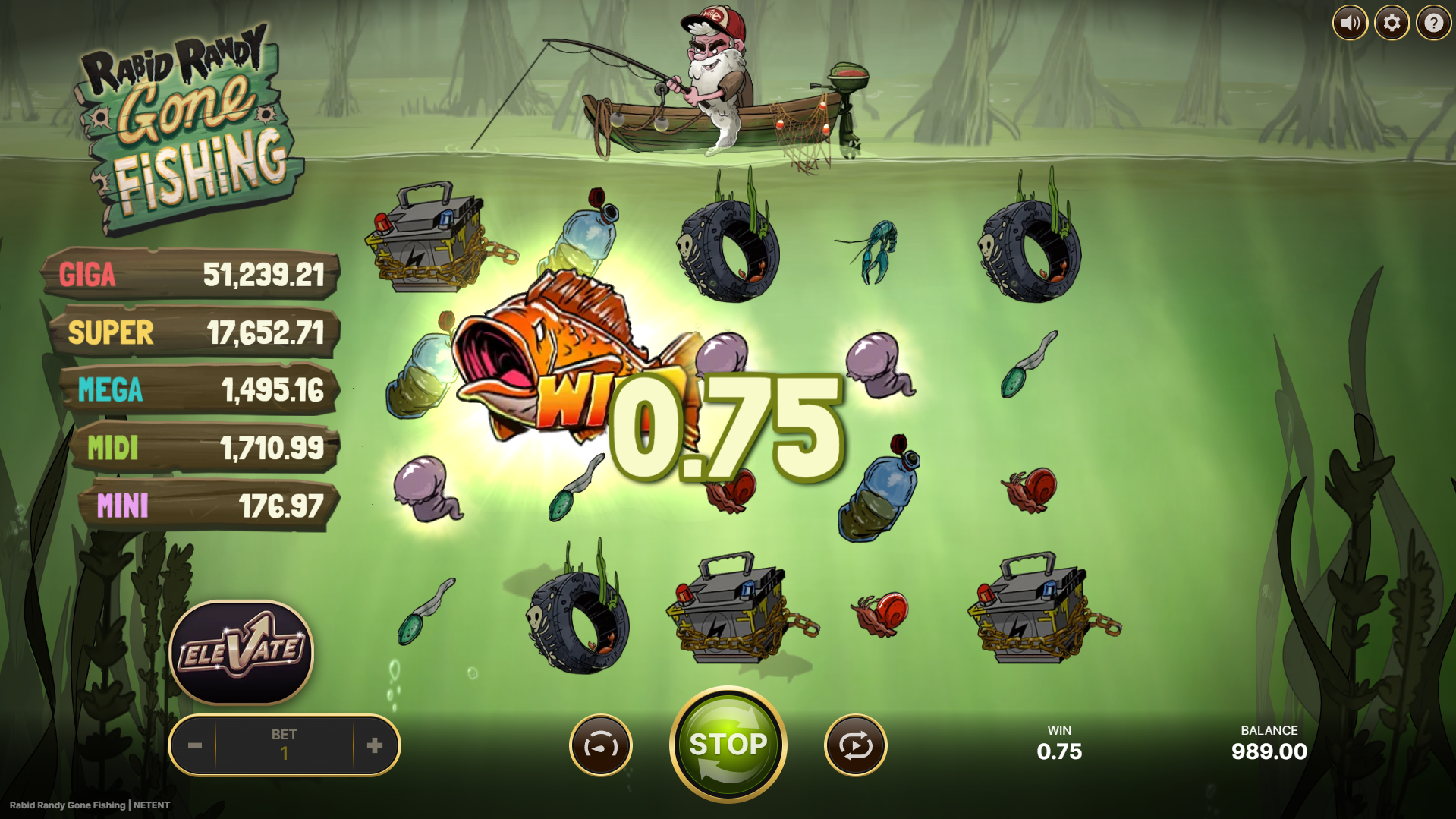Viewport: 1456px width, 819px height.
Task: Open the question mark help page
Action: [1433, 24]
